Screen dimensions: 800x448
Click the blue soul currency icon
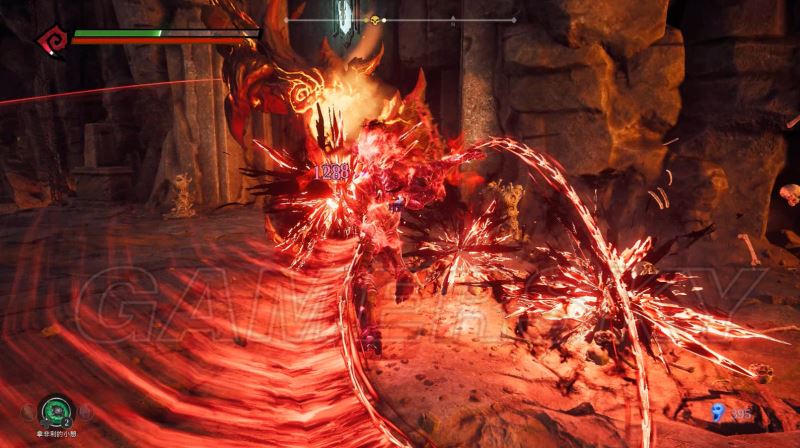click(x=715, y=412)
